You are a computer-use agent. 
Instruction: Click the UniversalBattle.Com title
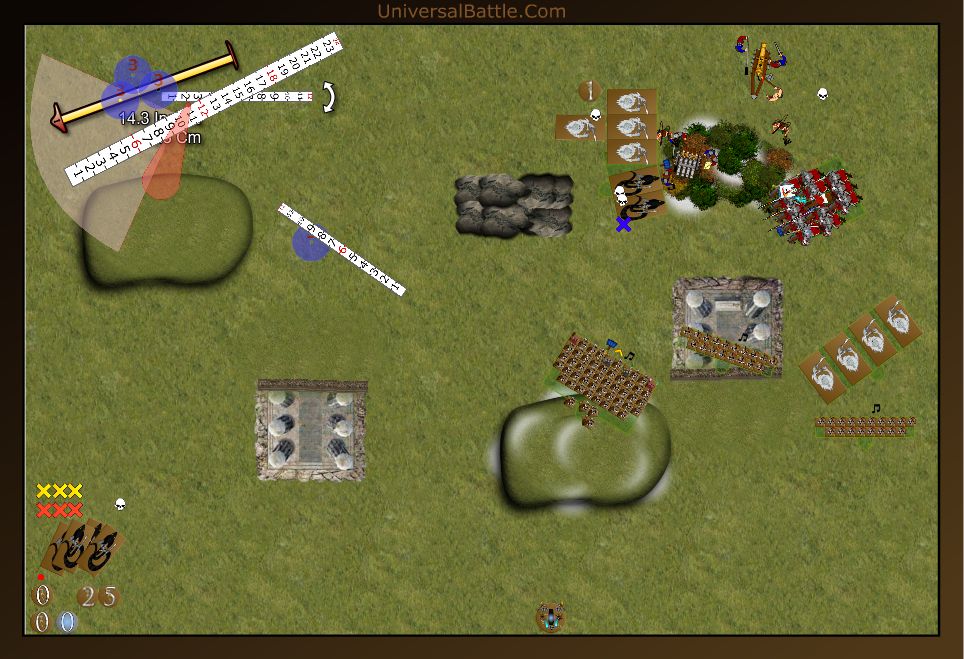[471, 11]
